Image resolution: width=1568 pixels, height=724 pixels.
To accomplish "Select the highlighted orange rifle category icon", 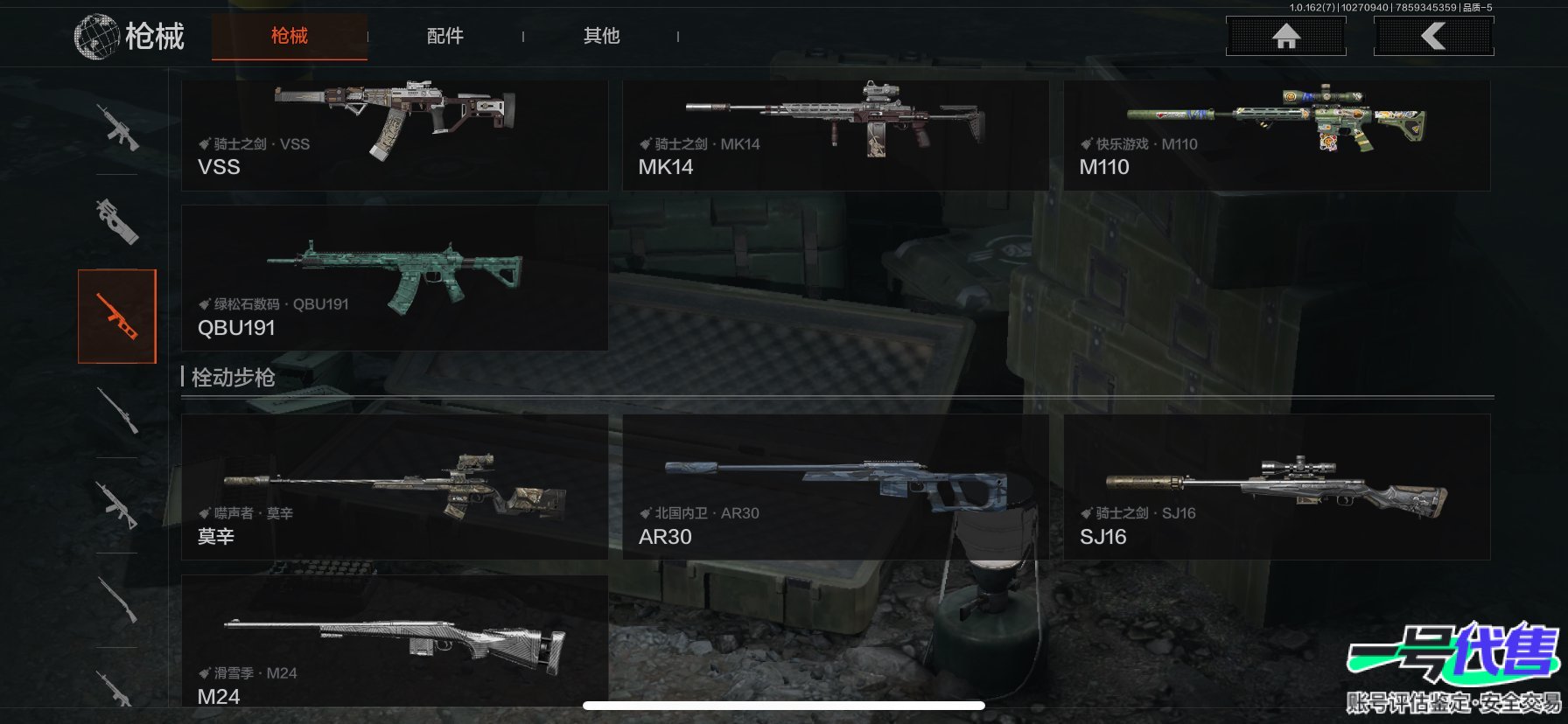I will point(117,316).
